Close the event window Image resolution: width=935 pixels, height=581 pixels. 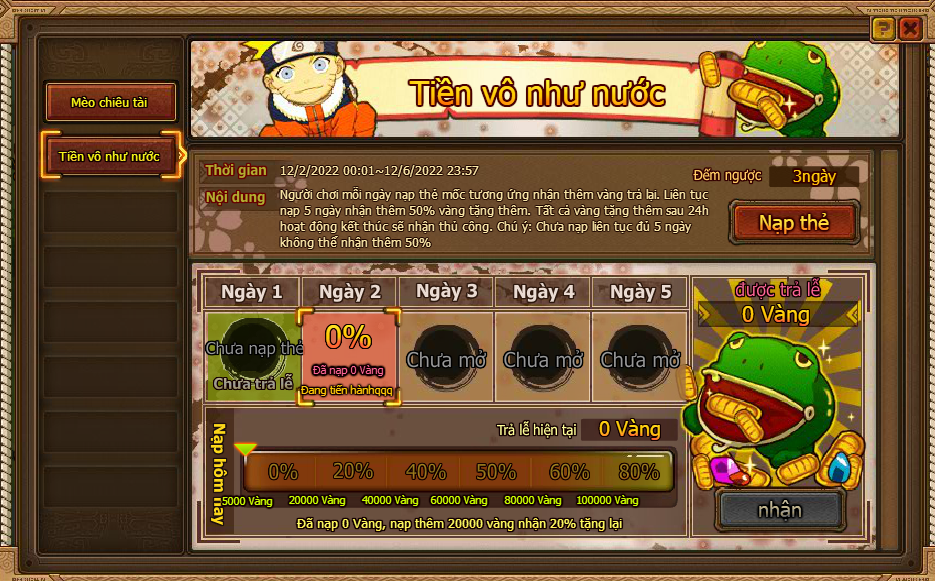[x=909, y=29]
